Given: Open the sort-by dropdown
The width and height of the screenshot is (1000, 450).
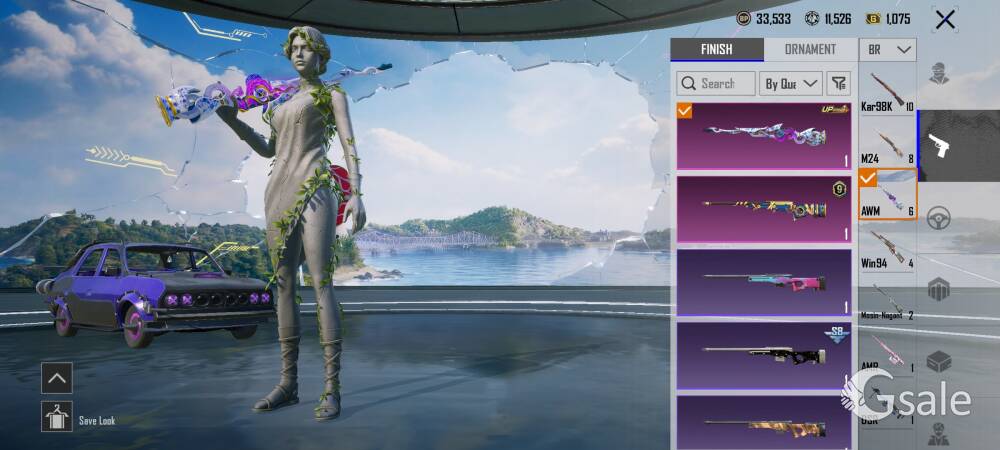Looking at the screenshot, I should coord(791,83).
